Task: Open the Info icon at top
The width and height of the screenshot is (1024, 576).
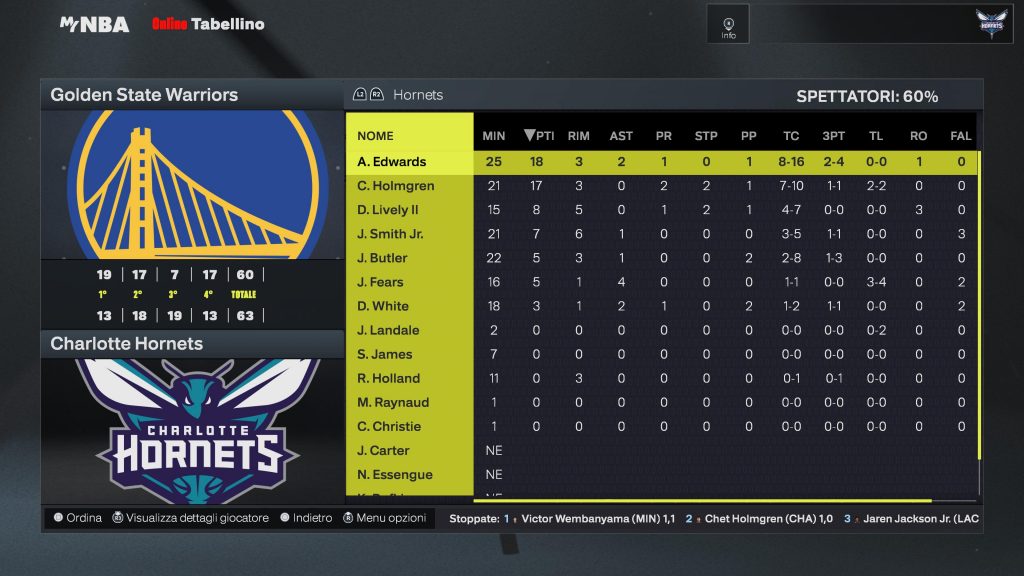Action: click(x=728, y=24)
